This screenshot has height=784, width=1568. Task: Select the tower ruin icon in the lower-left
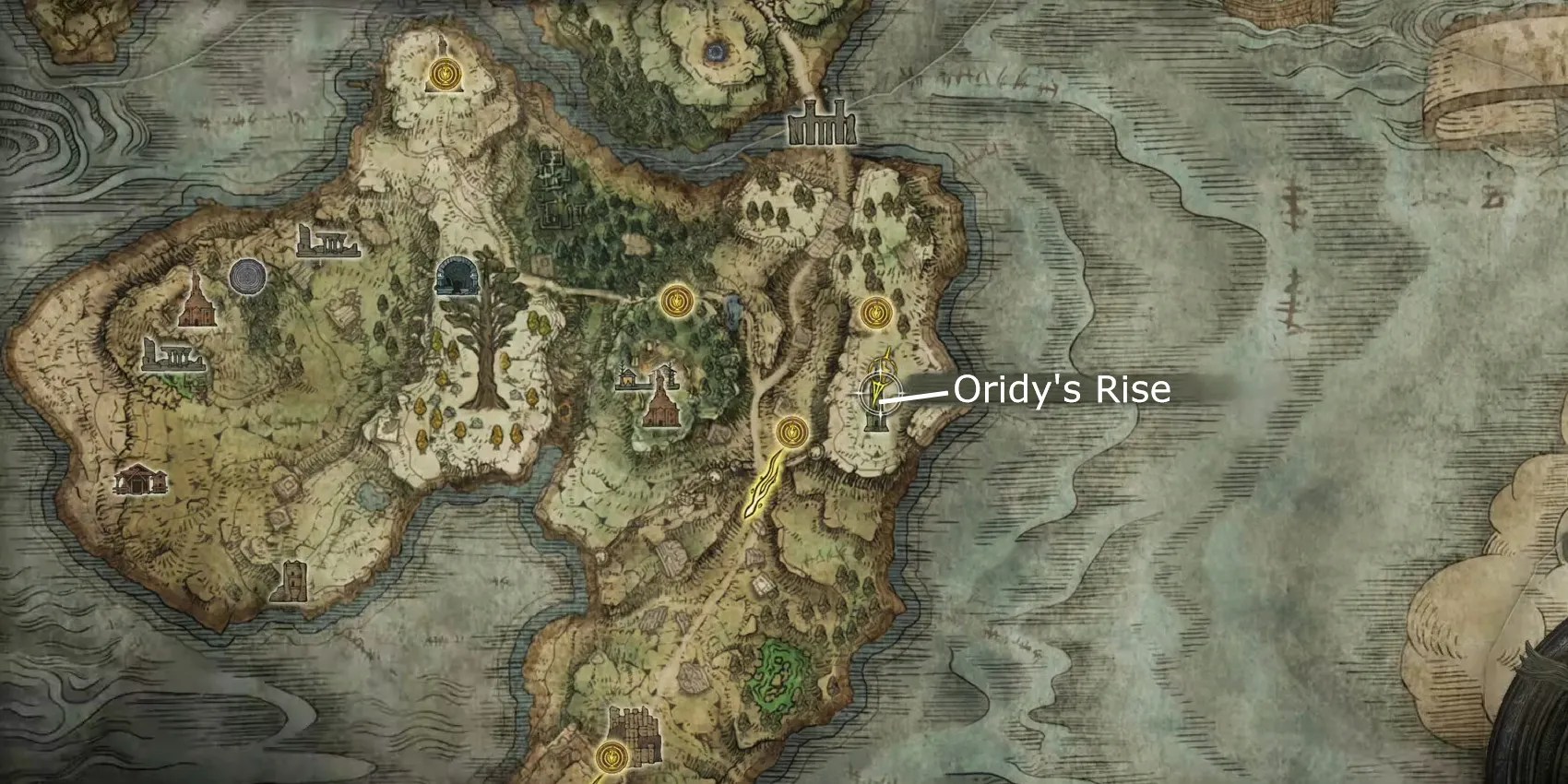coord(293,581)
